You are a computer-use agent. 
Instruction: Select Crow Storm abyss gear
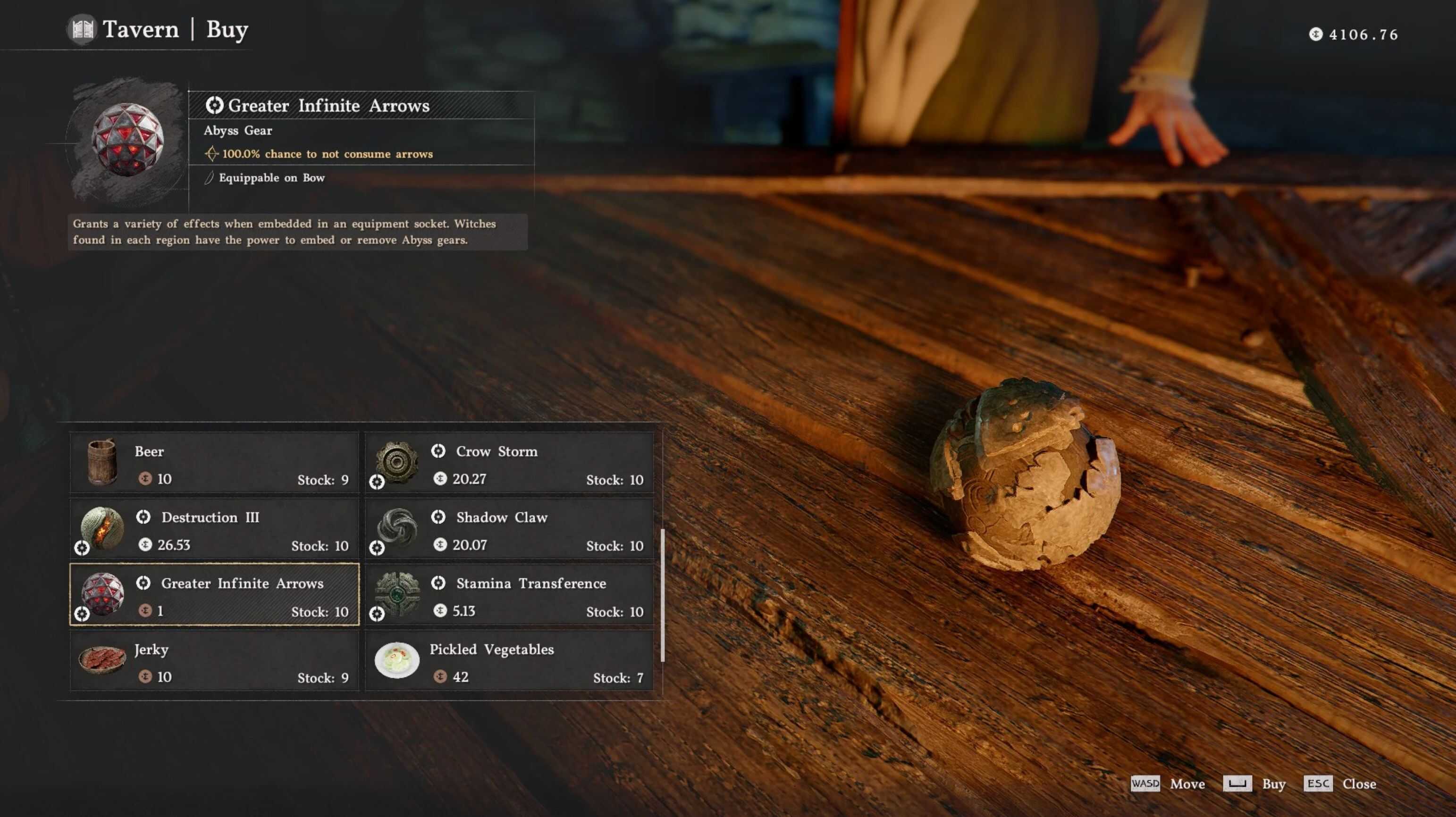coord(509,463)
